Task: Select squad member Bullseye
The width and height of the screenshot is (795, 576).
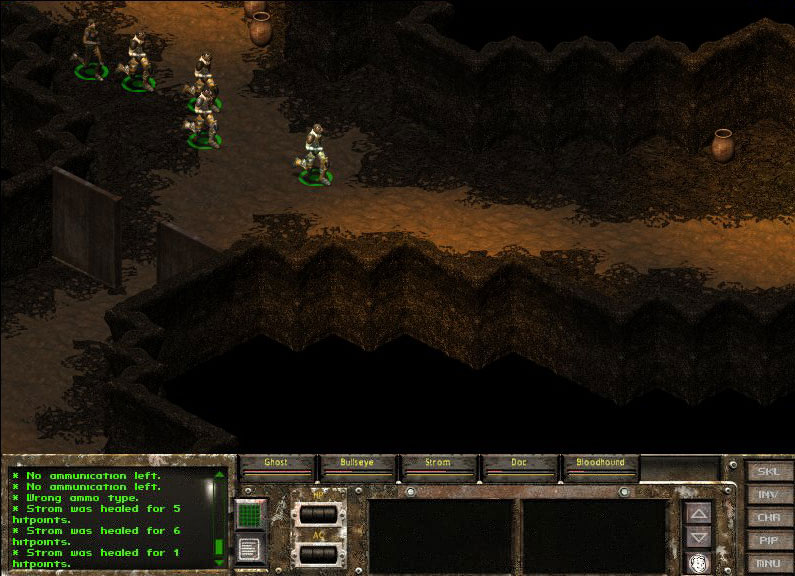Action: pos(357,463)
